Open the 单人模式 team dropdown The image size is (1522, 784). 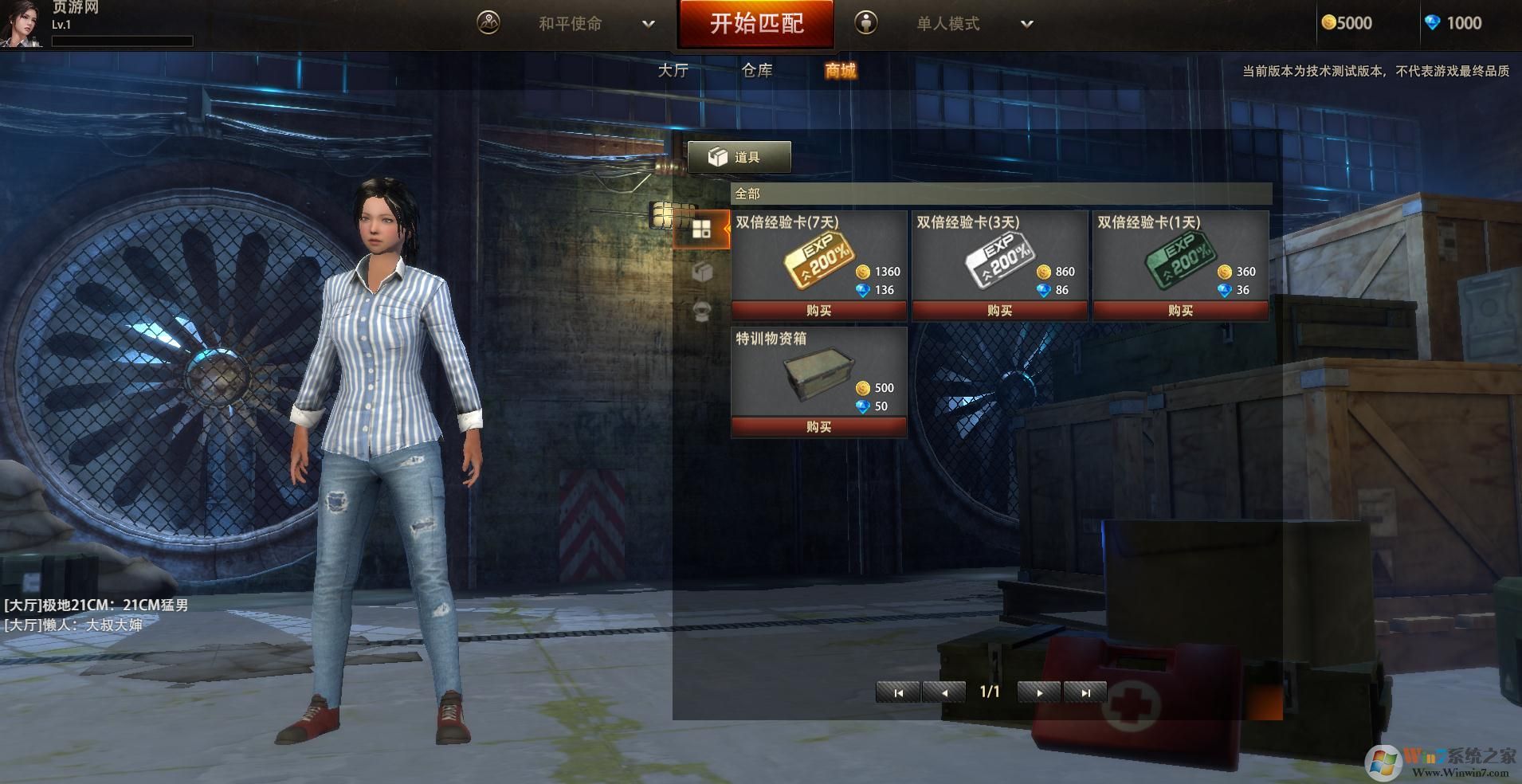click(x=1026, y=24)
